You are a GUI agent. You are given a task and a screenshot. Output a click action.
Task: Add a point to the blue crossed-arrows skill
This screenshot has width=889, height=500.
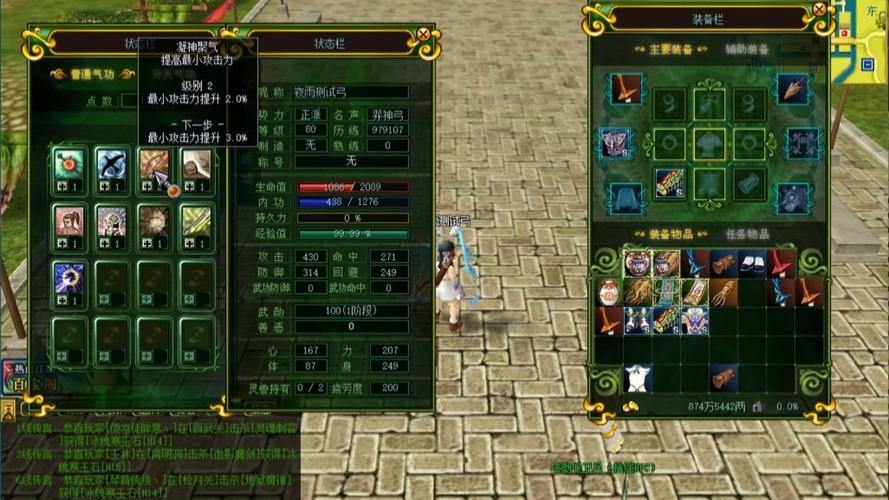[x=103, y=187]
